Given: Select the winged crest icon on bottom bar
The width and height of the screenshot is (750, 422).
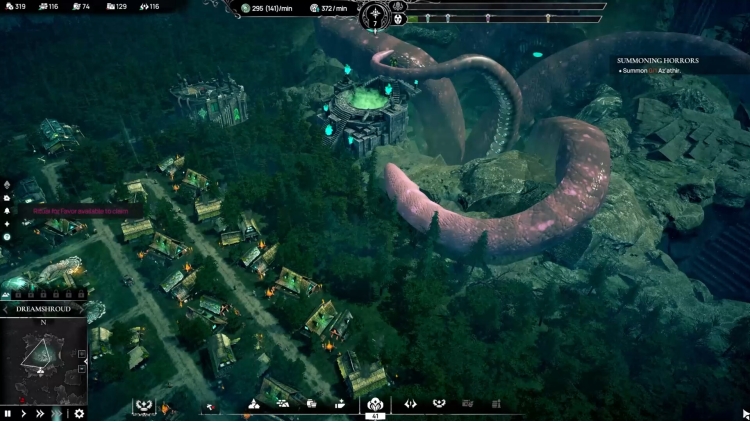Looking at the screenshot, I should pyautogui.click(x=143, y=405).
